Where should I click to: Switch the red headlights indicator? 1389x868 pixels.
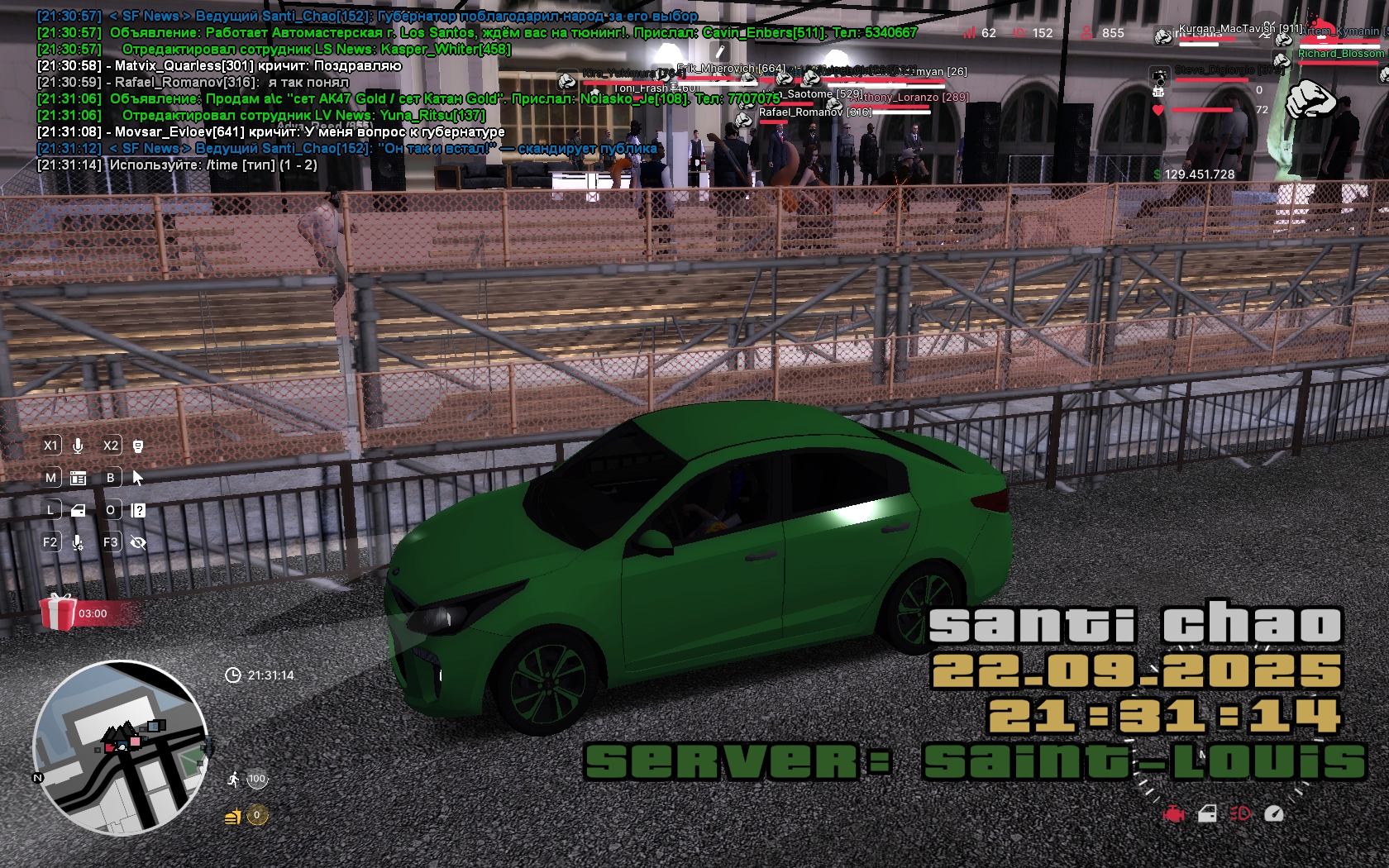[x=1240, y=814]
